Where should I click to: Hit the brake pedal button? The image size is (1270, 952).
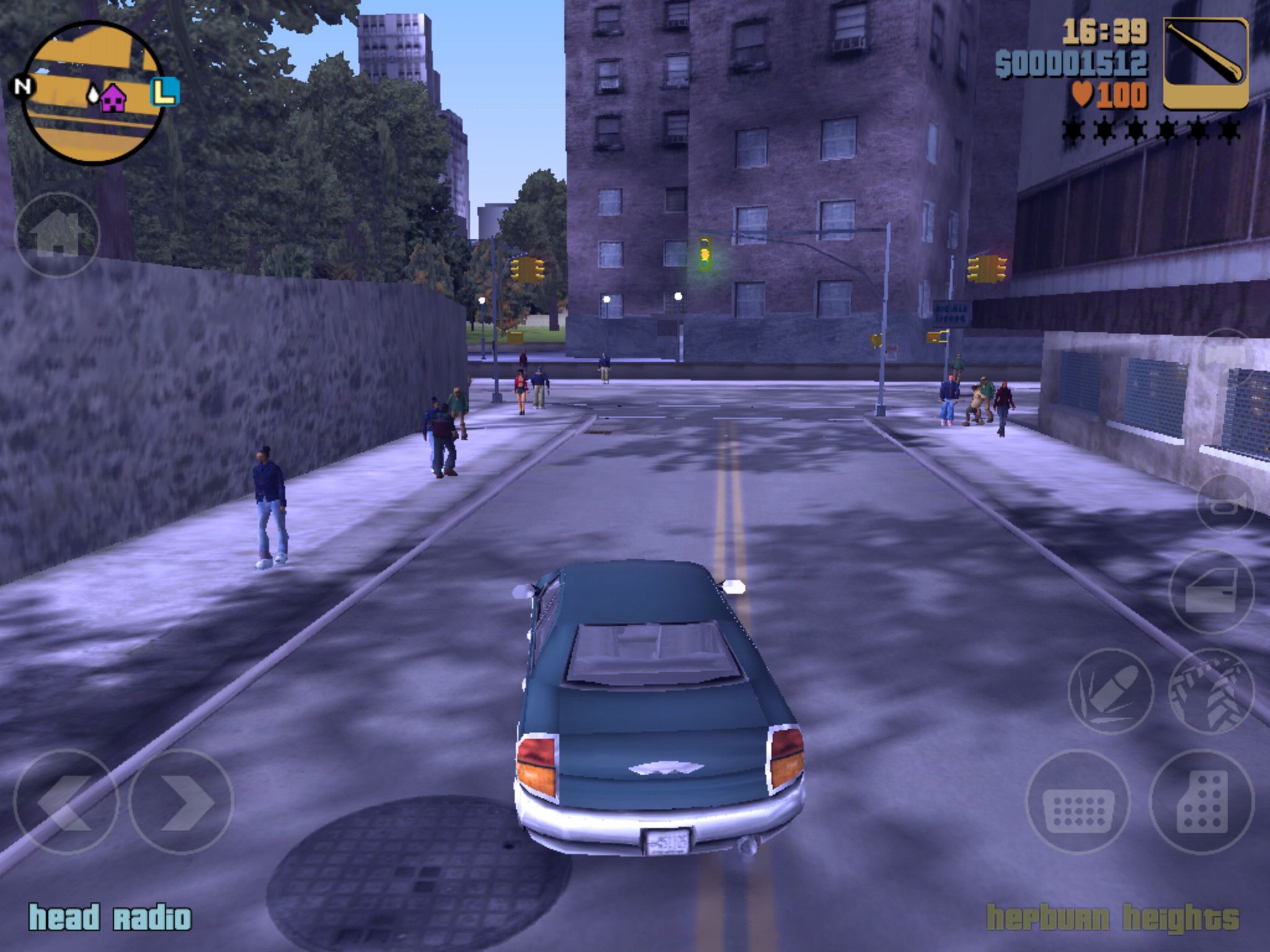pyautogui.click(x=1078, y=802)
